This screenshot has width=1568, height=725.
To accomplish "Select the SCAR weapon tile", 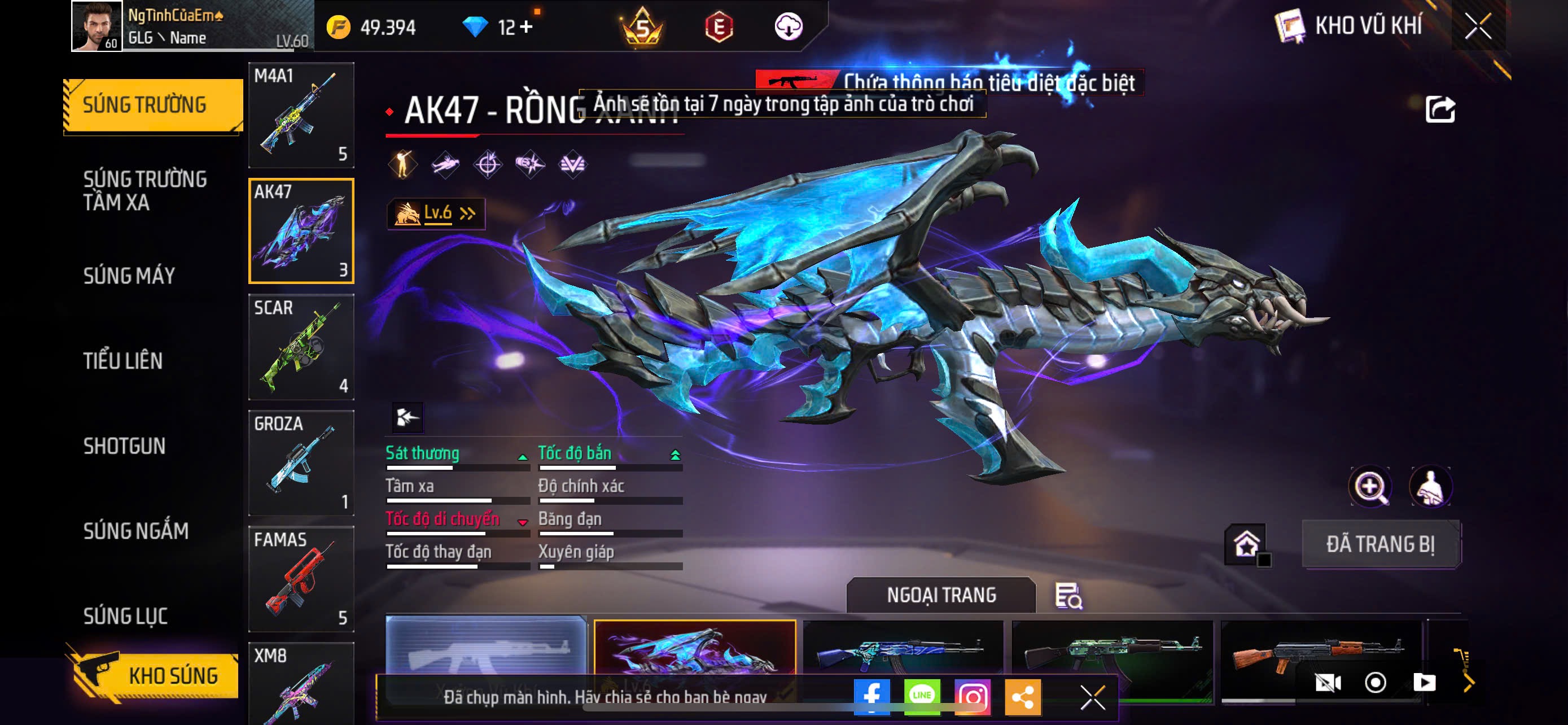I will click(x=301, y=347).
